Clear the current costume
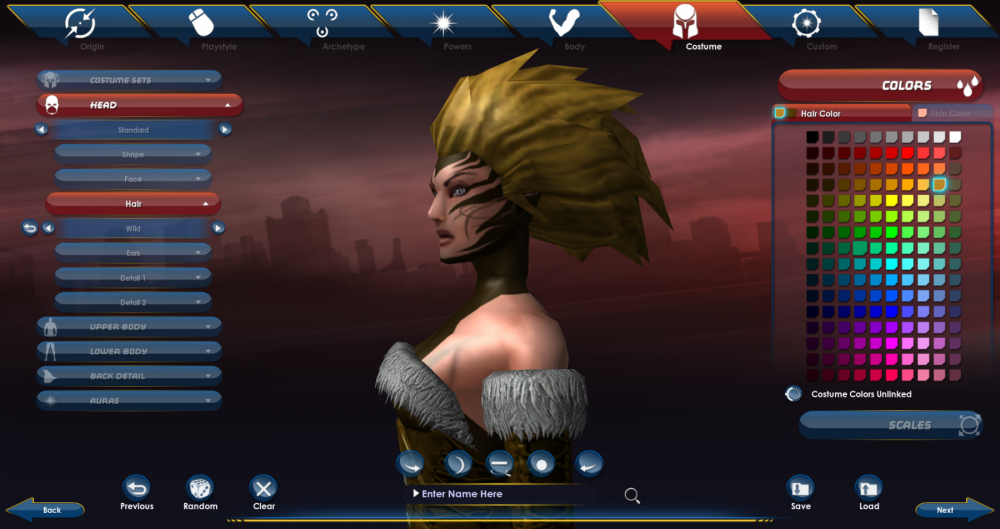Viewport: 1000px width, 529px height. tap(264, 488)
